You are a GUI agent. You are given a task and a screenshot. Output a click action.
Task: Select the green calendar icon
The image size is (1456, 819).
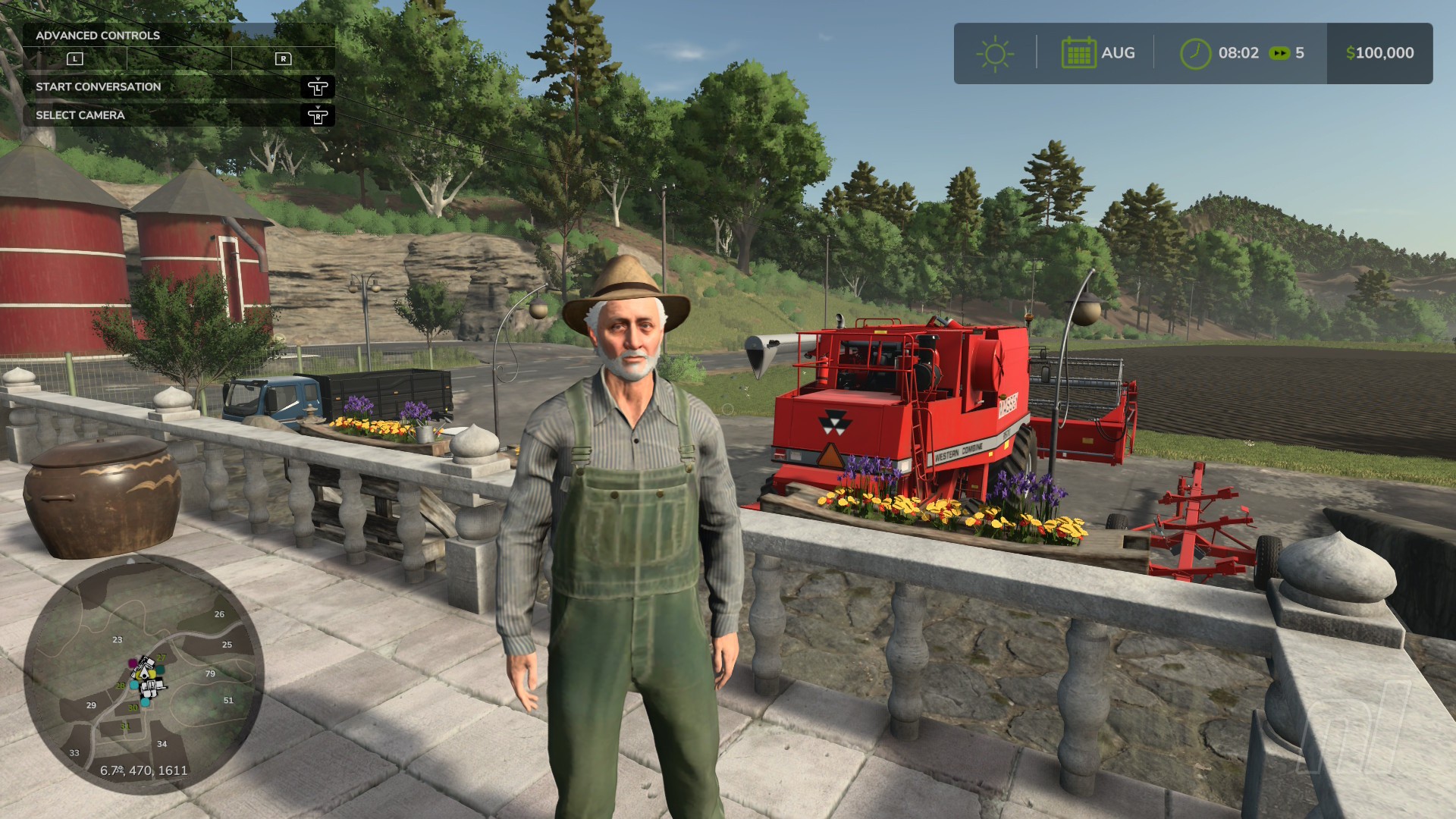[1078, 53]
